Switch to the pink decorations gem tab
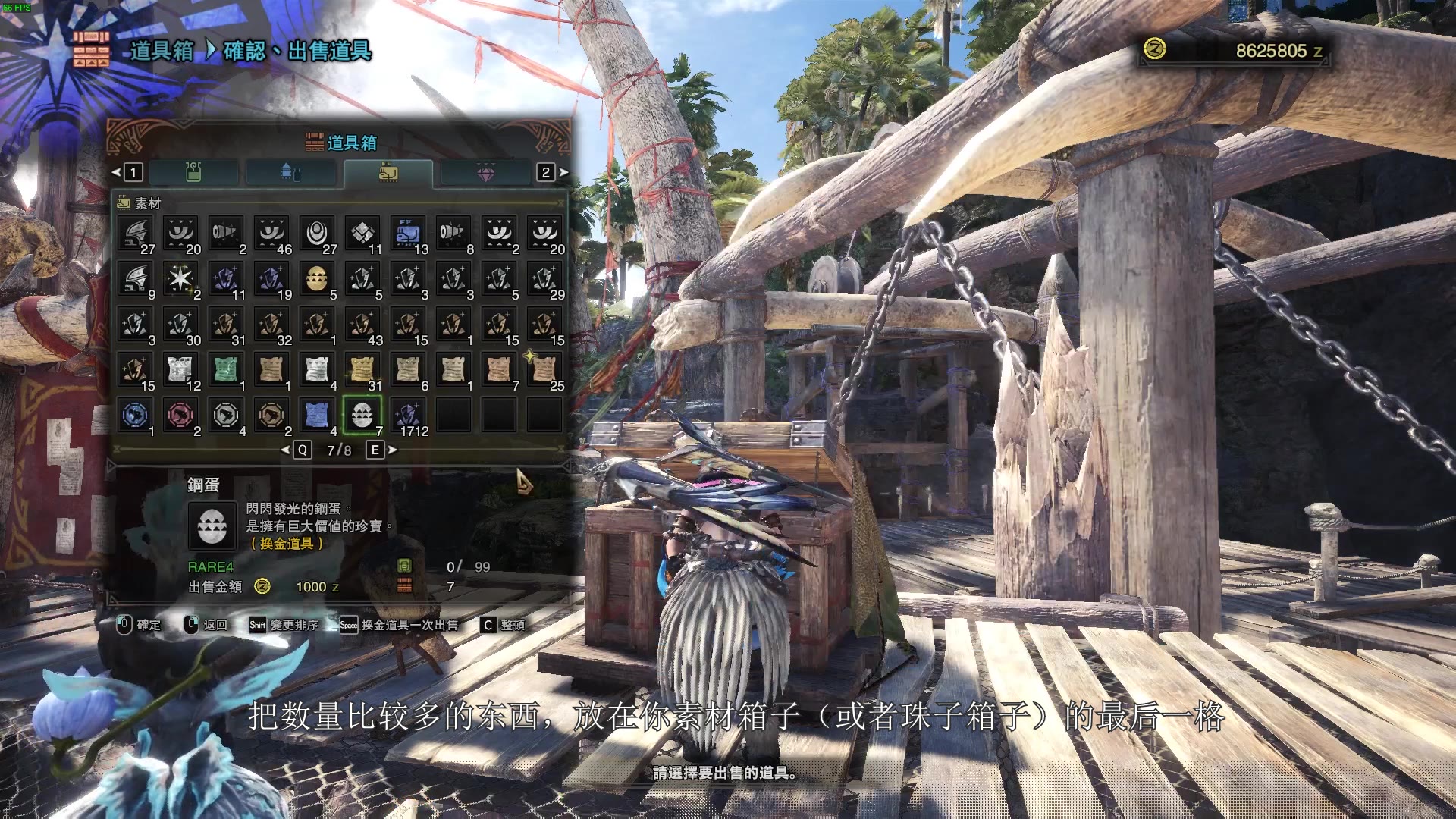 click(x=485, y=173)
